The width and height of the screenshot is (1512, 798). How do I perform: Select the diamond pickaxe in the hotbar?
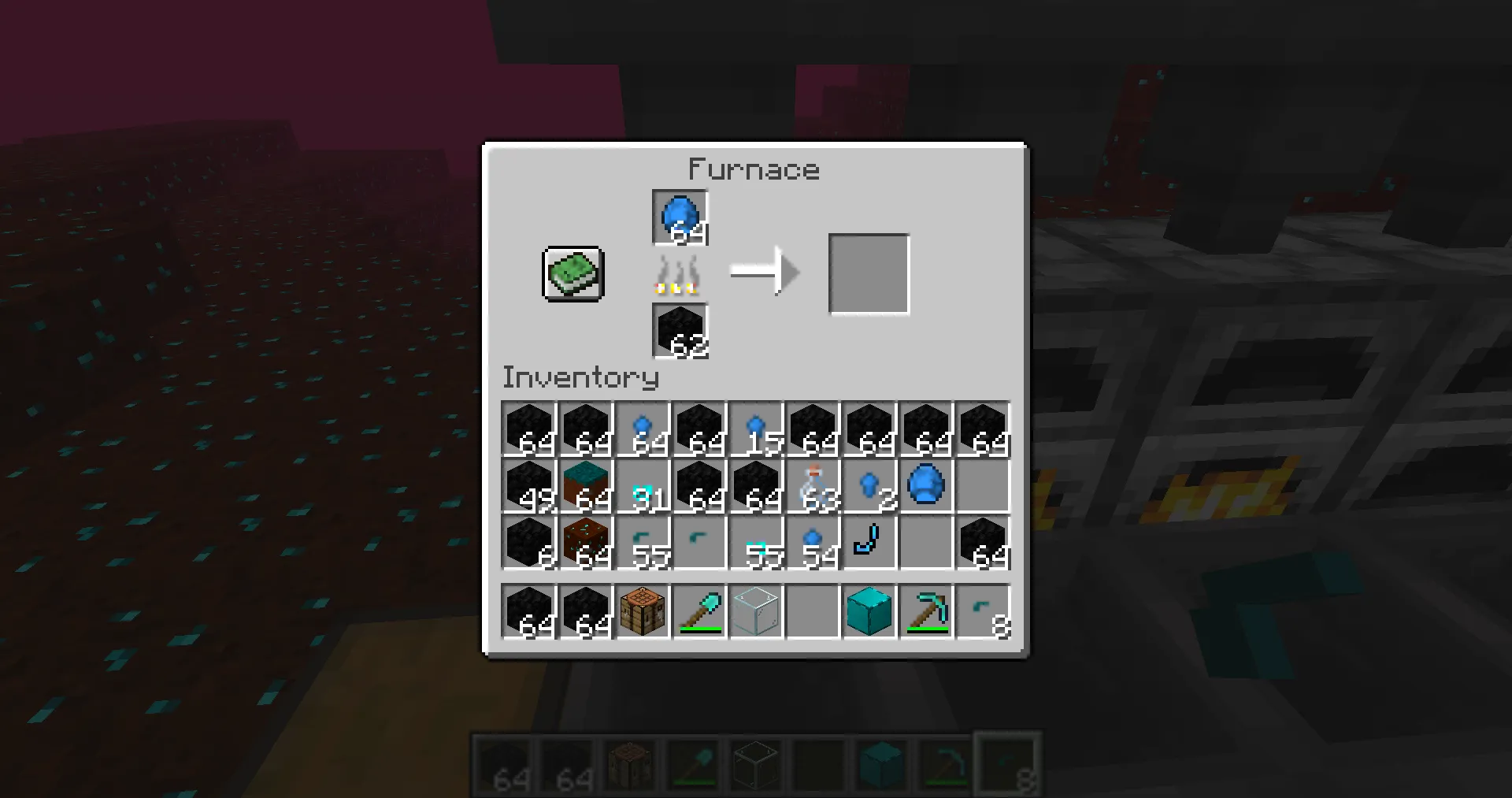click(926, 611)
